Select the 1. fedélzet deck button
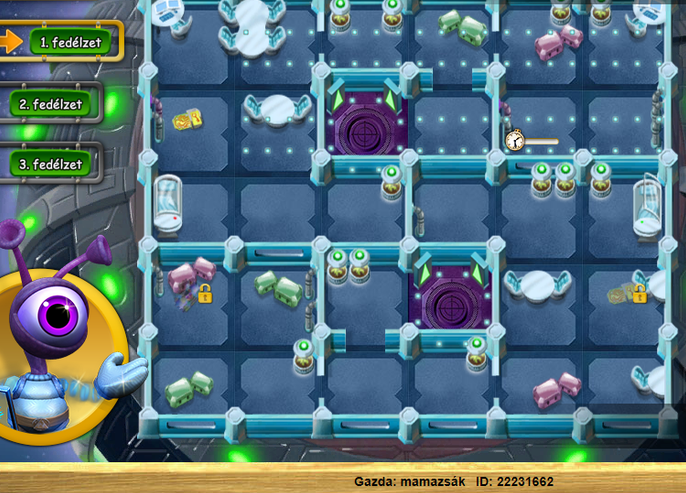The height and width of the screenshot is (493, 686). pos(68,41)
